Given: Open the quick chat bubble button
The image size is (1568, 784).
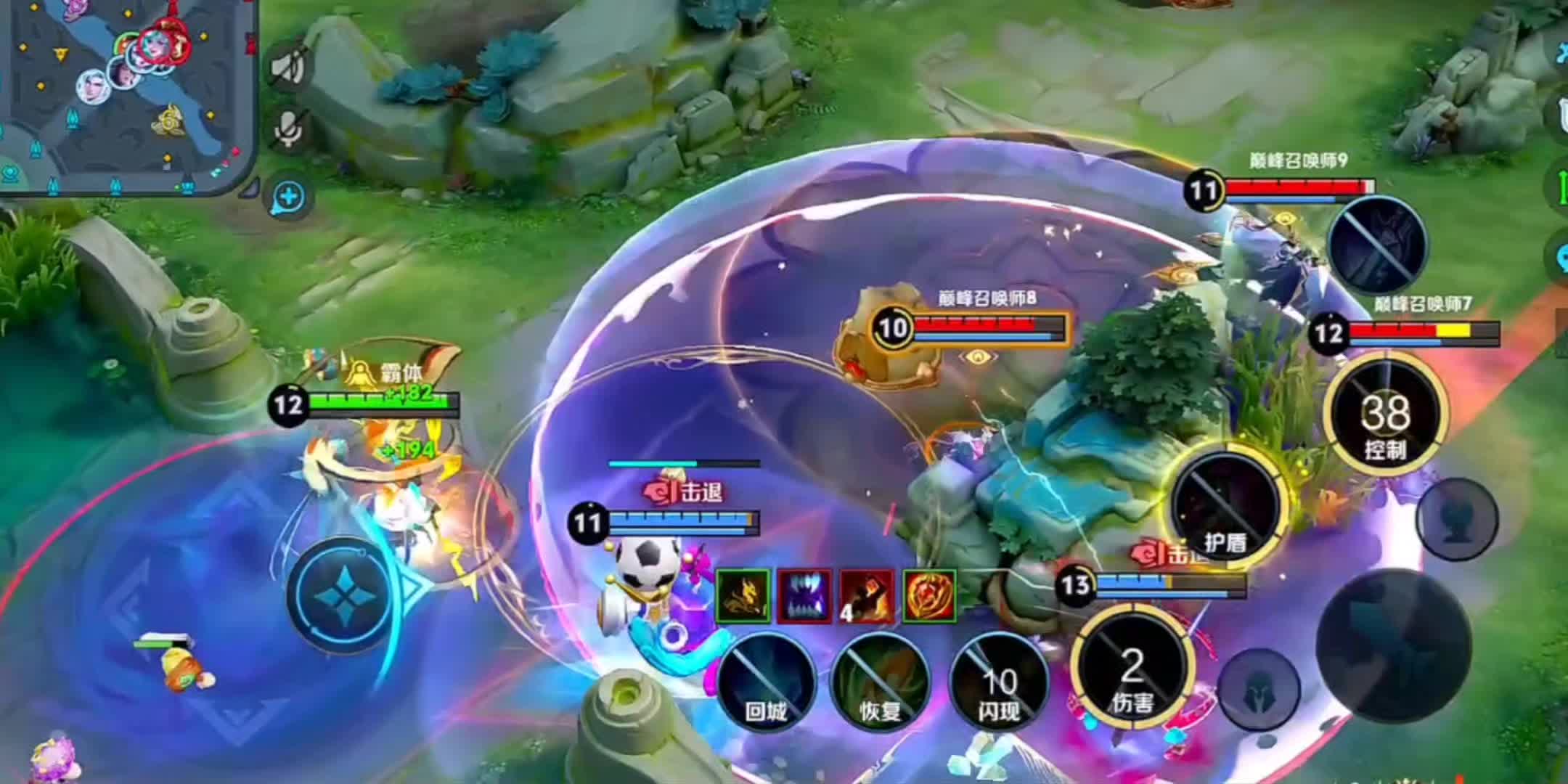Looking at the screenshot, I should coord(289,197).
